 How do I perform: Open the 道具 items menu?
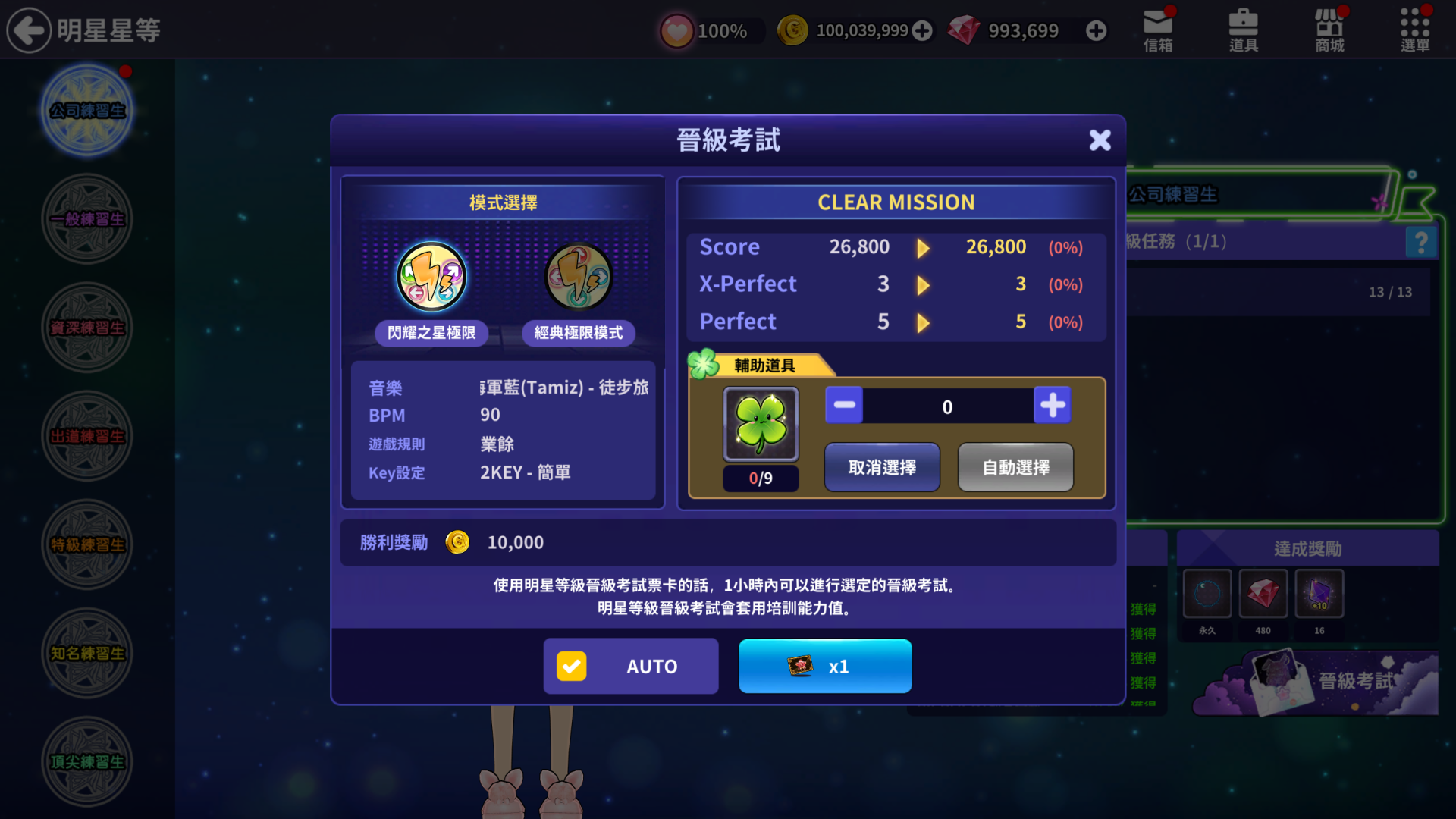[1244, 30]
